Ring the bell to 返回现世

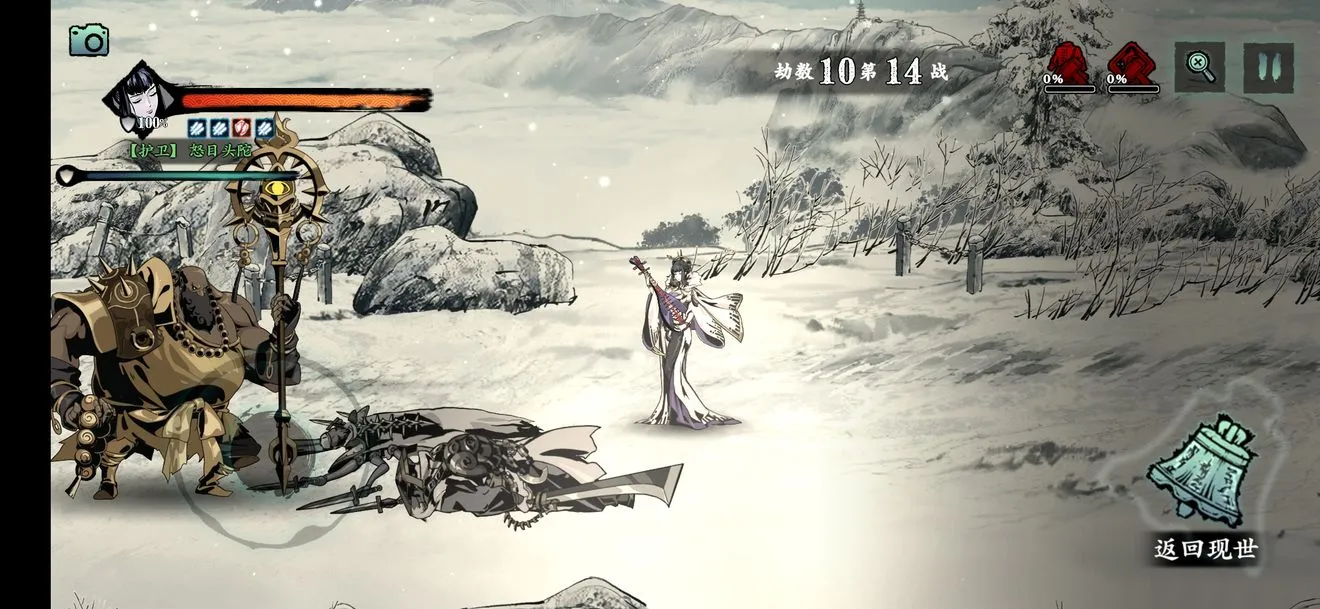point(1201,470)
